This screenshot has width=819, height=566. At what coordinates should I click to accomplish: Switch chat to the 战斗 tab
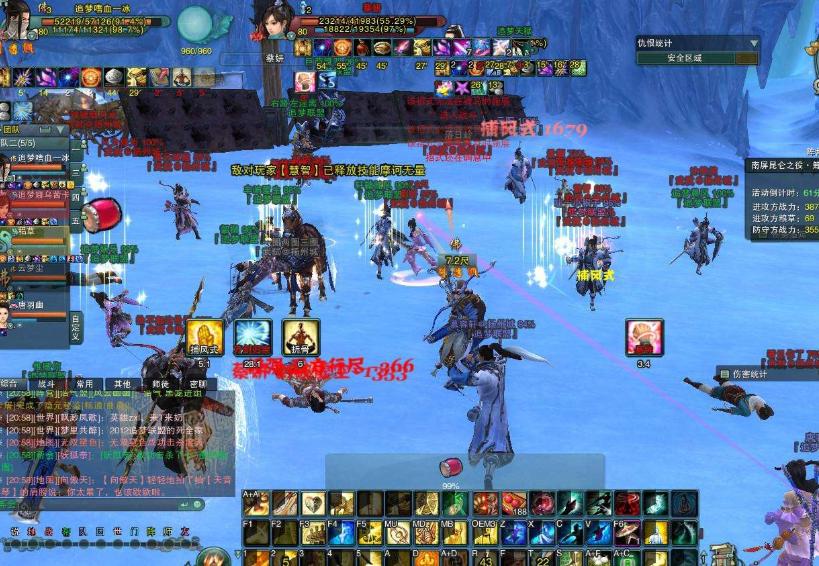(46, 383)
